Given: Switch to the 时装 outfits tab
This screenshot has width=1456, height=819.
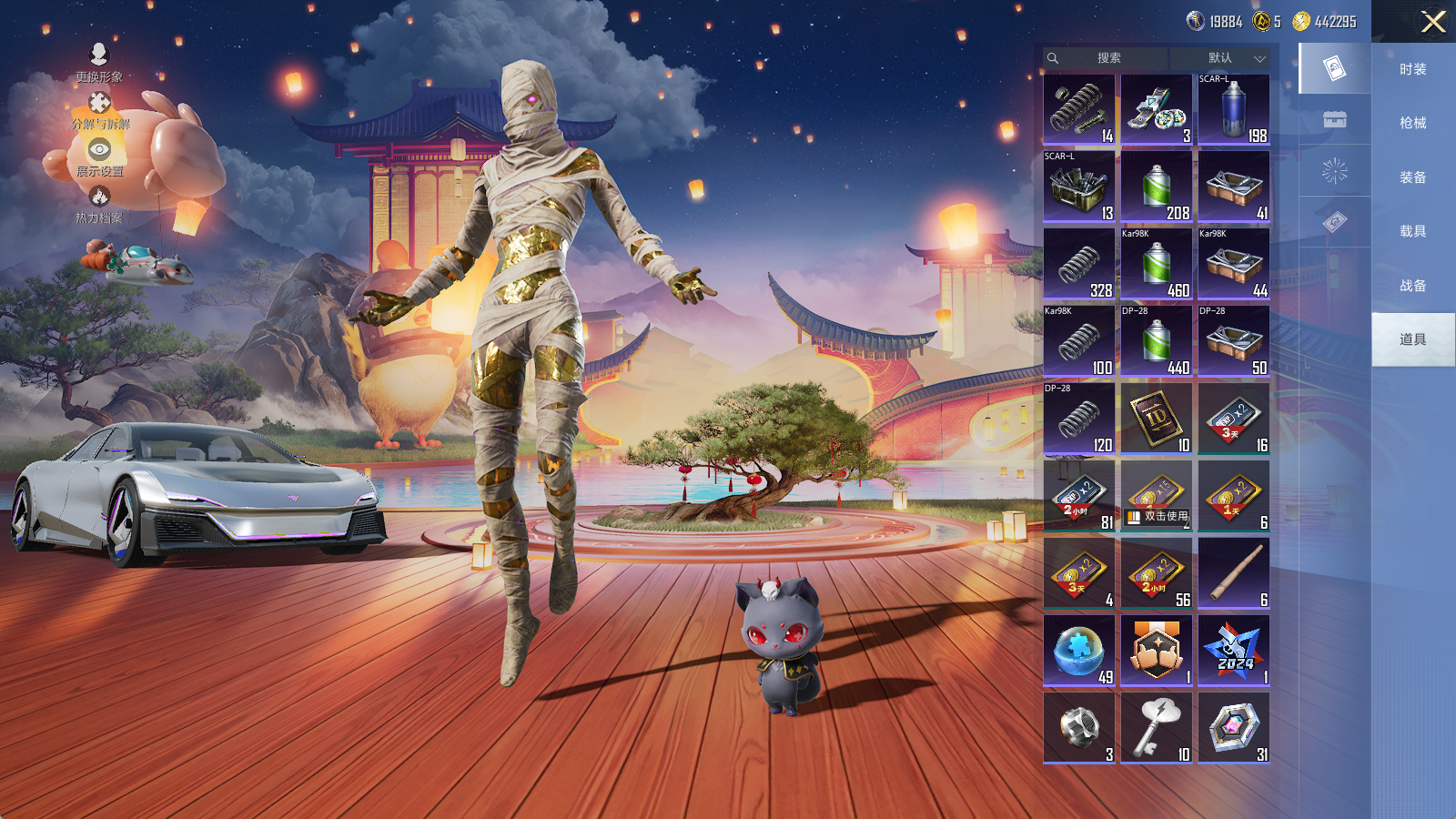Looking at the screenshot, I should point(1412,69).
